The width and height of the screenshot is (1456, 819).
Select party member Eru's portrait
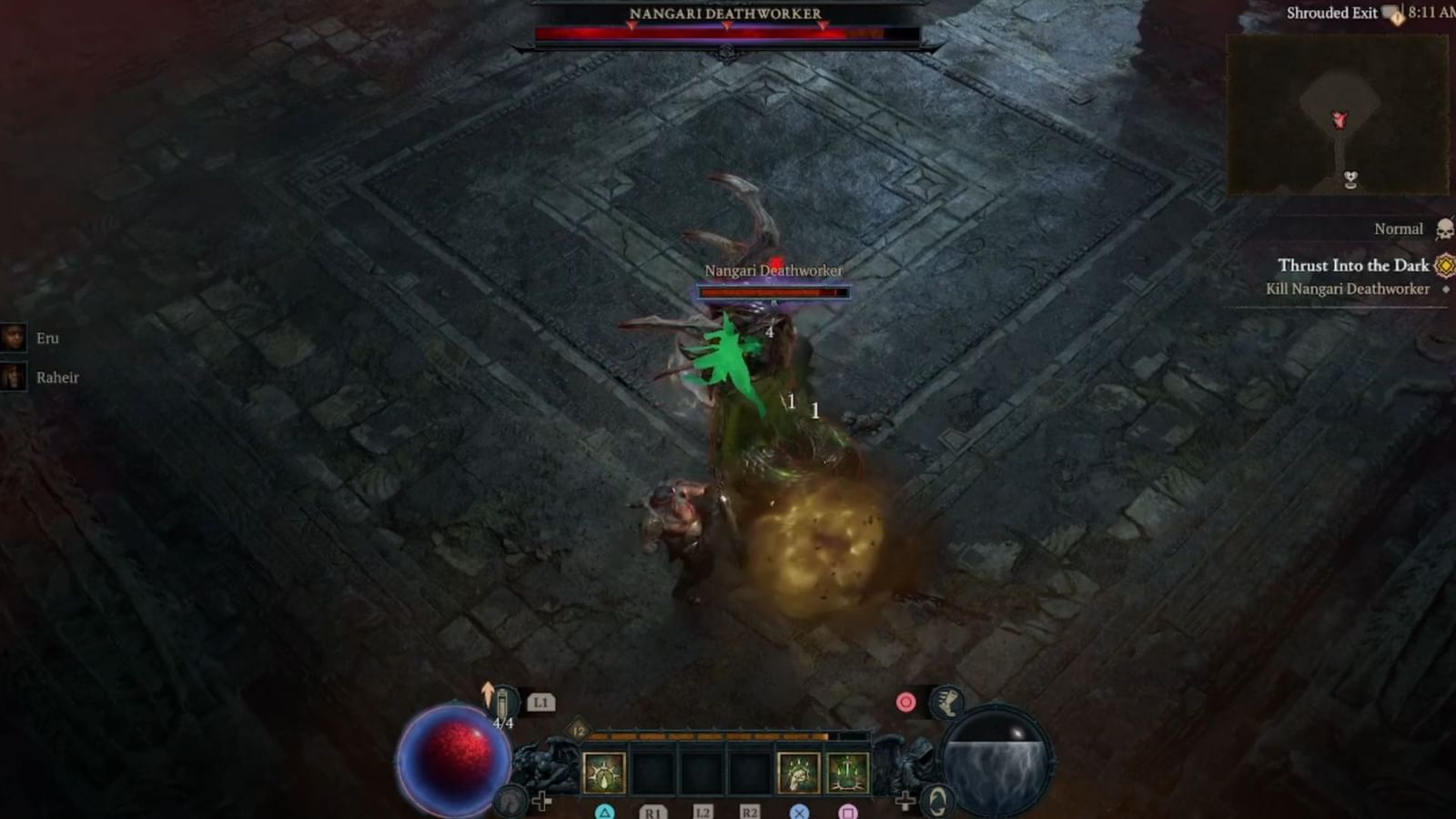pyautogui.click(x=14, y=339)
